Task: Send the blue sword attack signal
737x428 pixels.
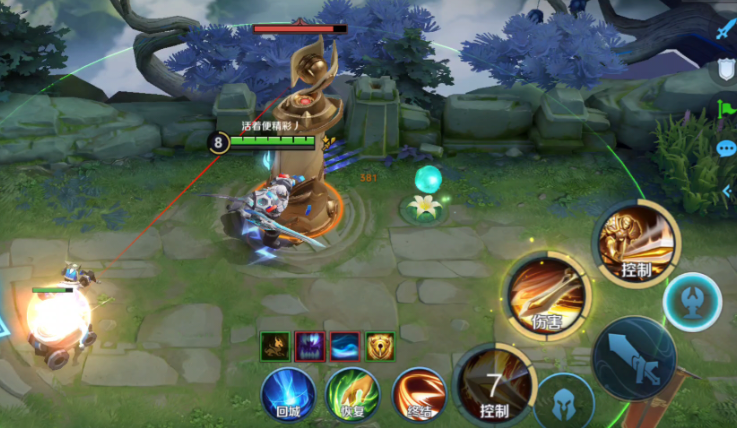Action: tap(725, 30)
